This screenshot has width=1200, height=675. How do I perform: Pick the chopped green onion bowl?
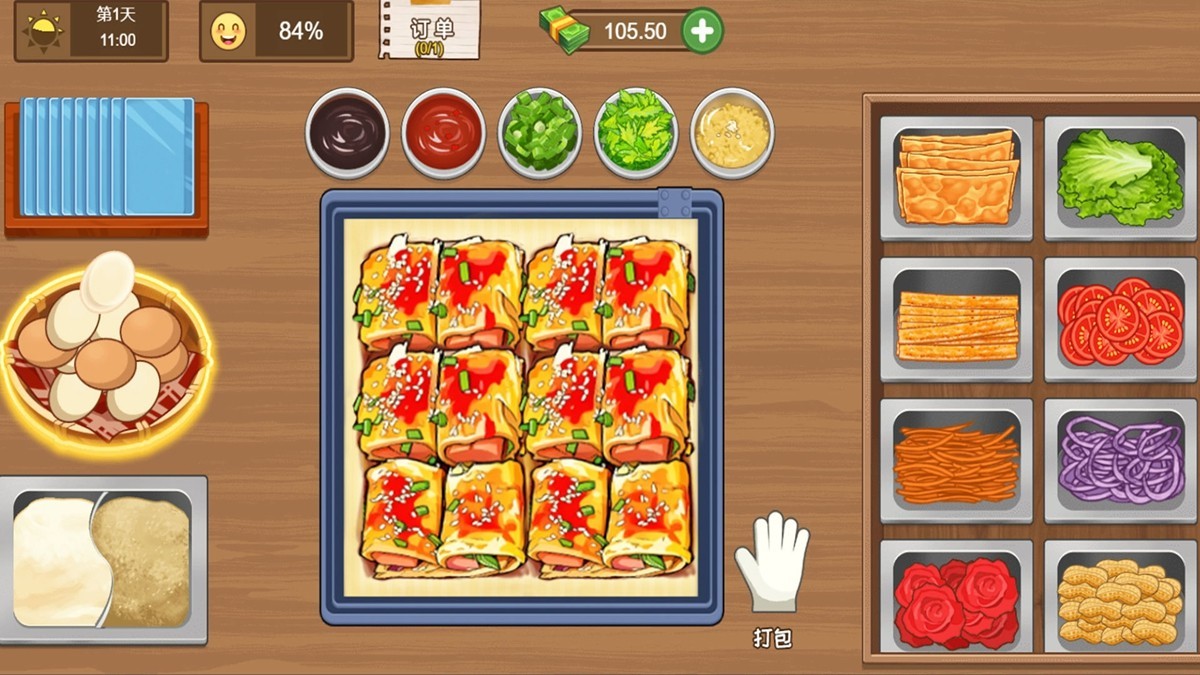point(540,133)
